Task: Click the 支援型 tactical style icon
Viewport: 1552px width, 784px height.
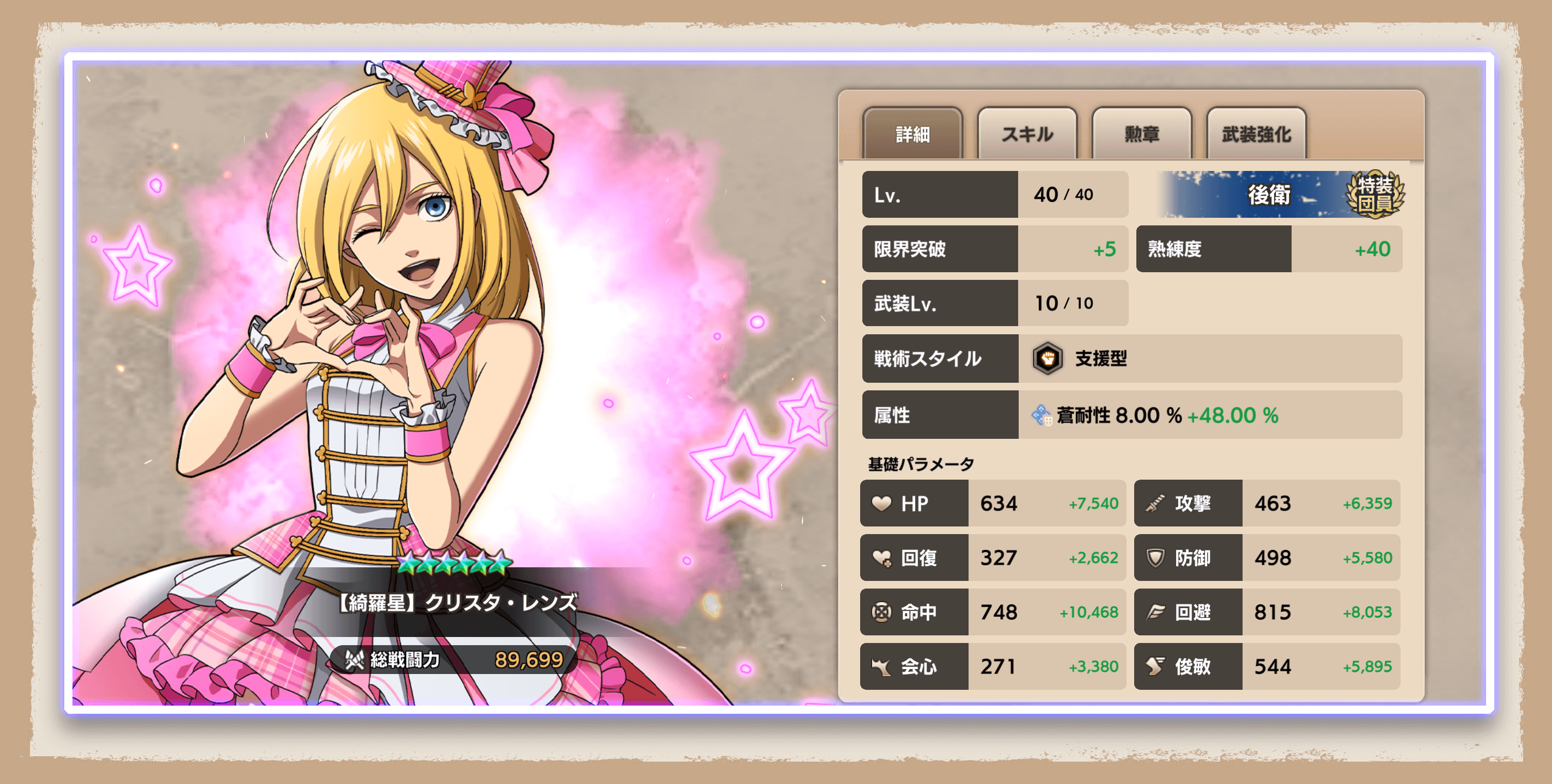Action: pyautogui.click(x=1048, y=358)
